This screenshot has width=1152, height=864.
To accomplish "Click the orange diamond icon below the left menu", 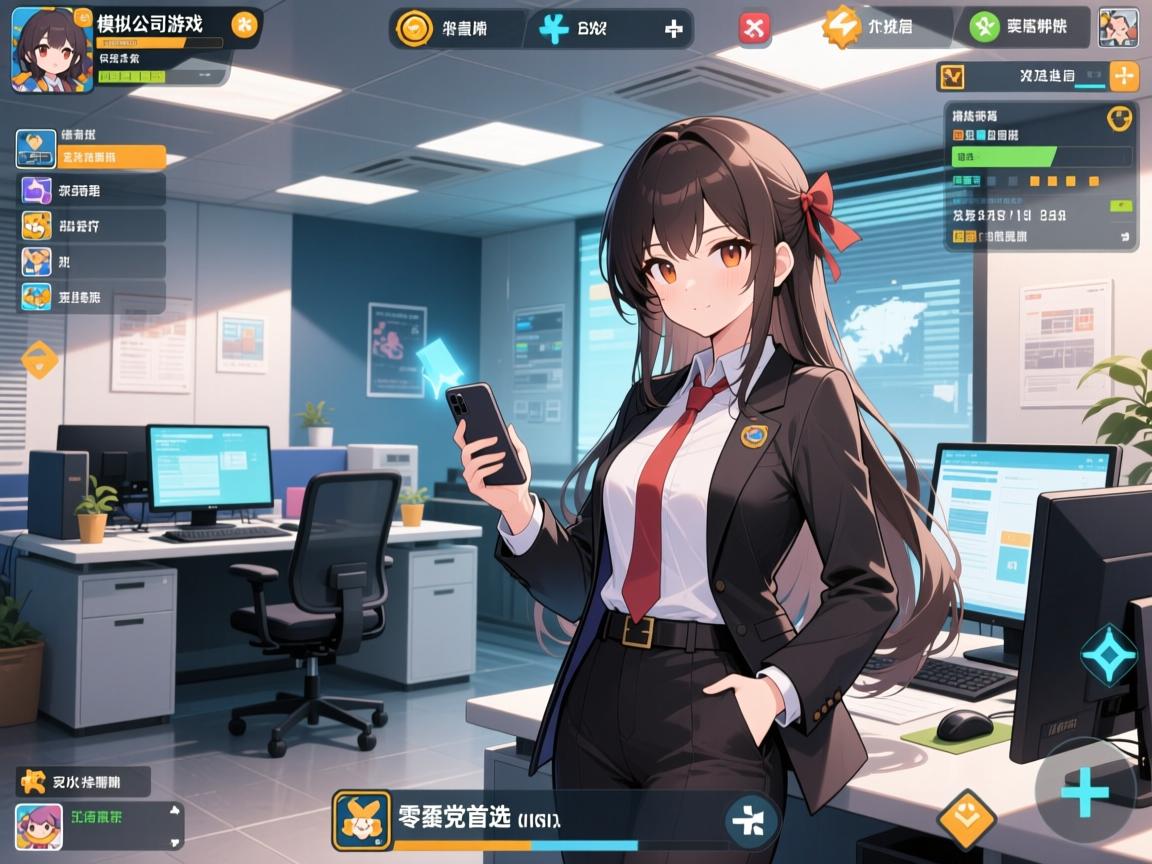I will (x=40, y=359).
